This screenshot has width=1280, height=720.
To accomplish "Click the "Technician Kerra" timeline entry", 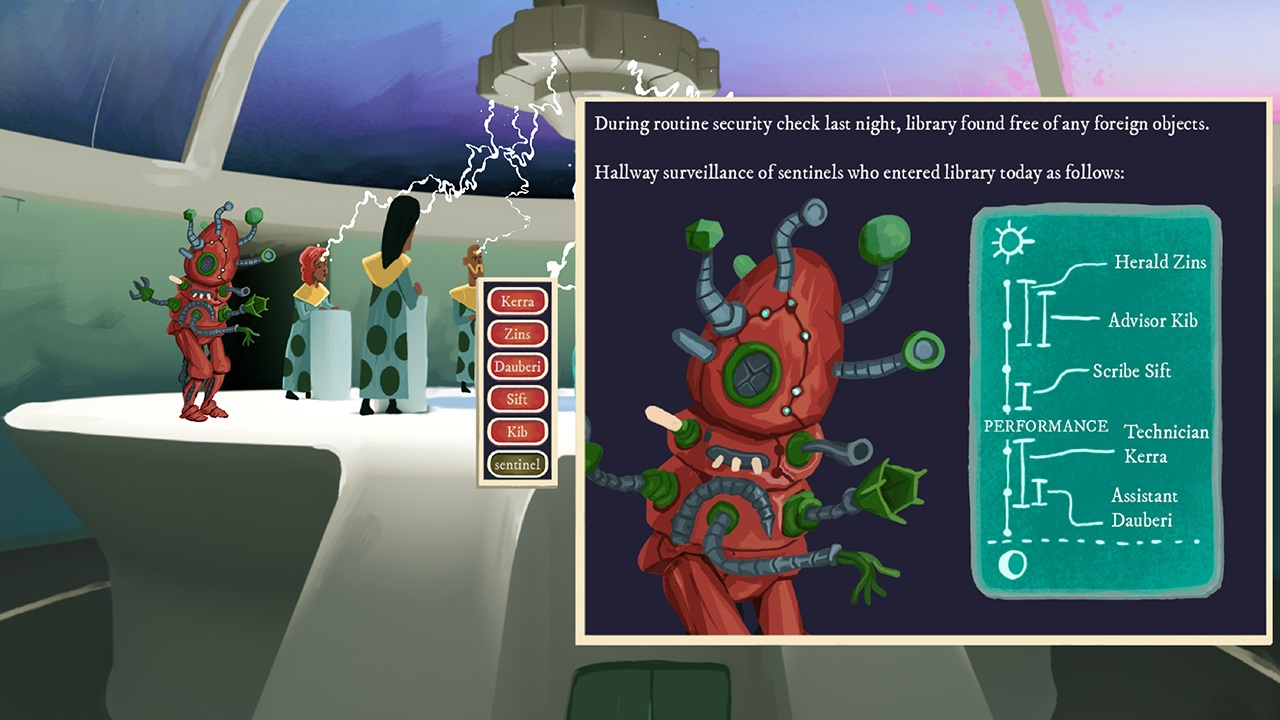I will click(1166, 444).
